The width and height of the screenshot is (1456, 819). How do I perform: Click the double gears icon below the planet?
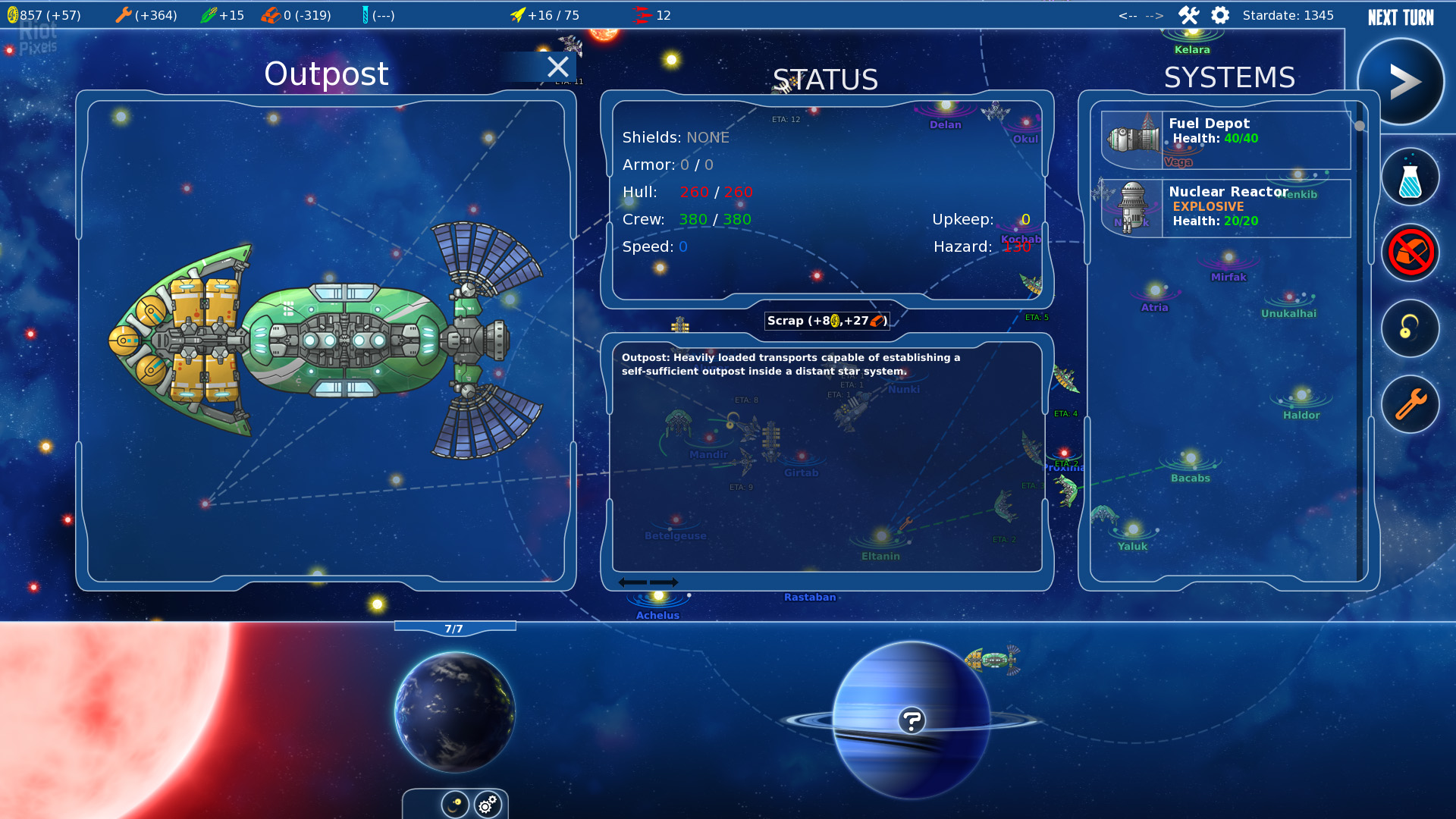click(x=488, y=804)
